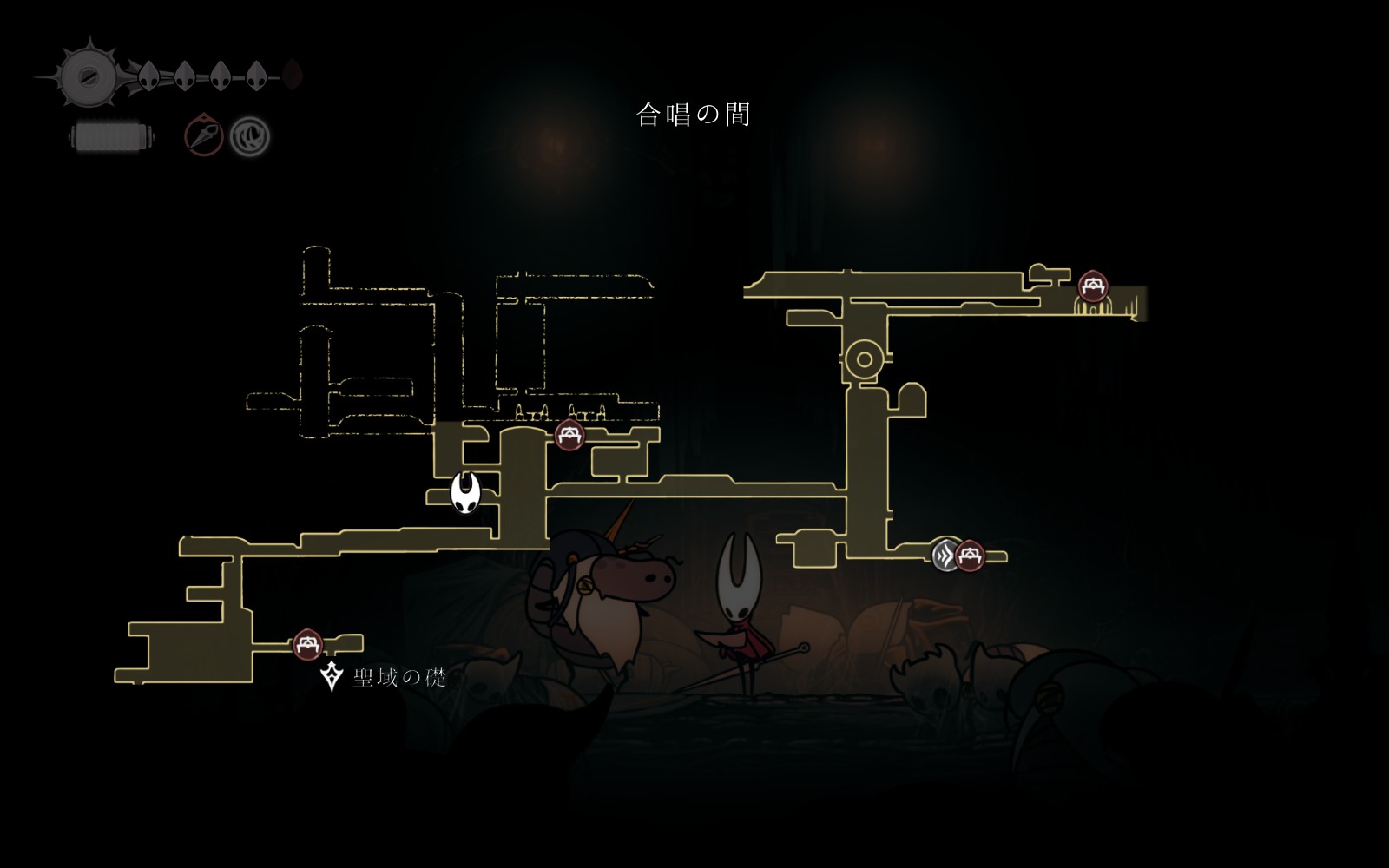1389x868 pixels.
Task: Click the red-ringed throwing tool icon
Action: coord(204,136)
